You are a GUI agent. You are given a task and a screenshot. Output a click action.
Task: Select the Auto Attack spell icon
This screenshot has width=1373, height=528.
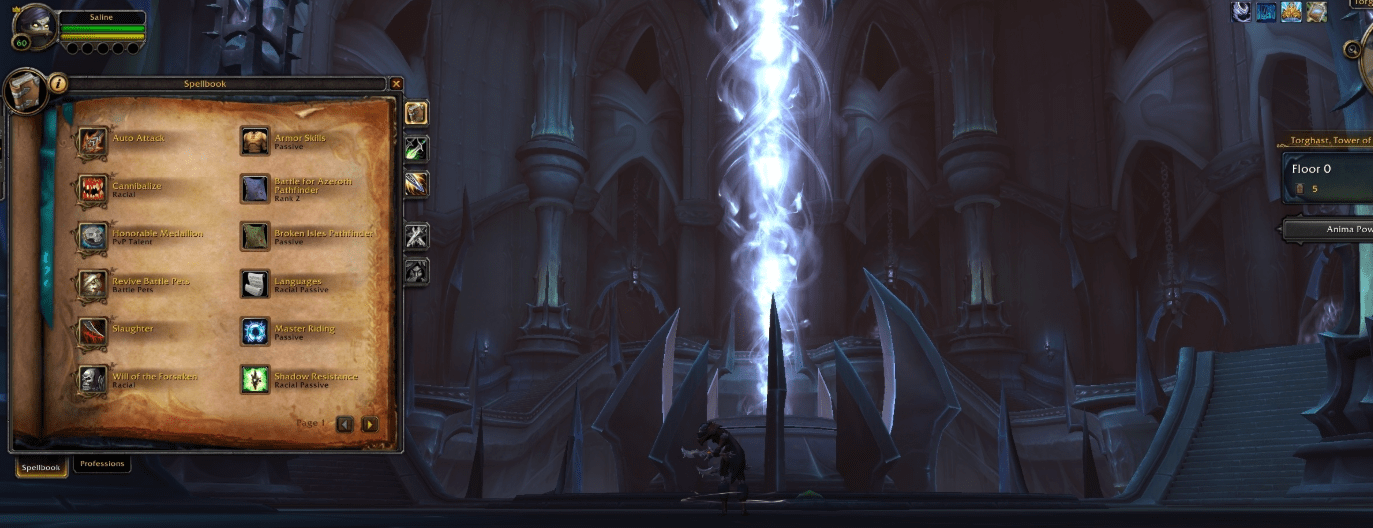pos(94,142)
